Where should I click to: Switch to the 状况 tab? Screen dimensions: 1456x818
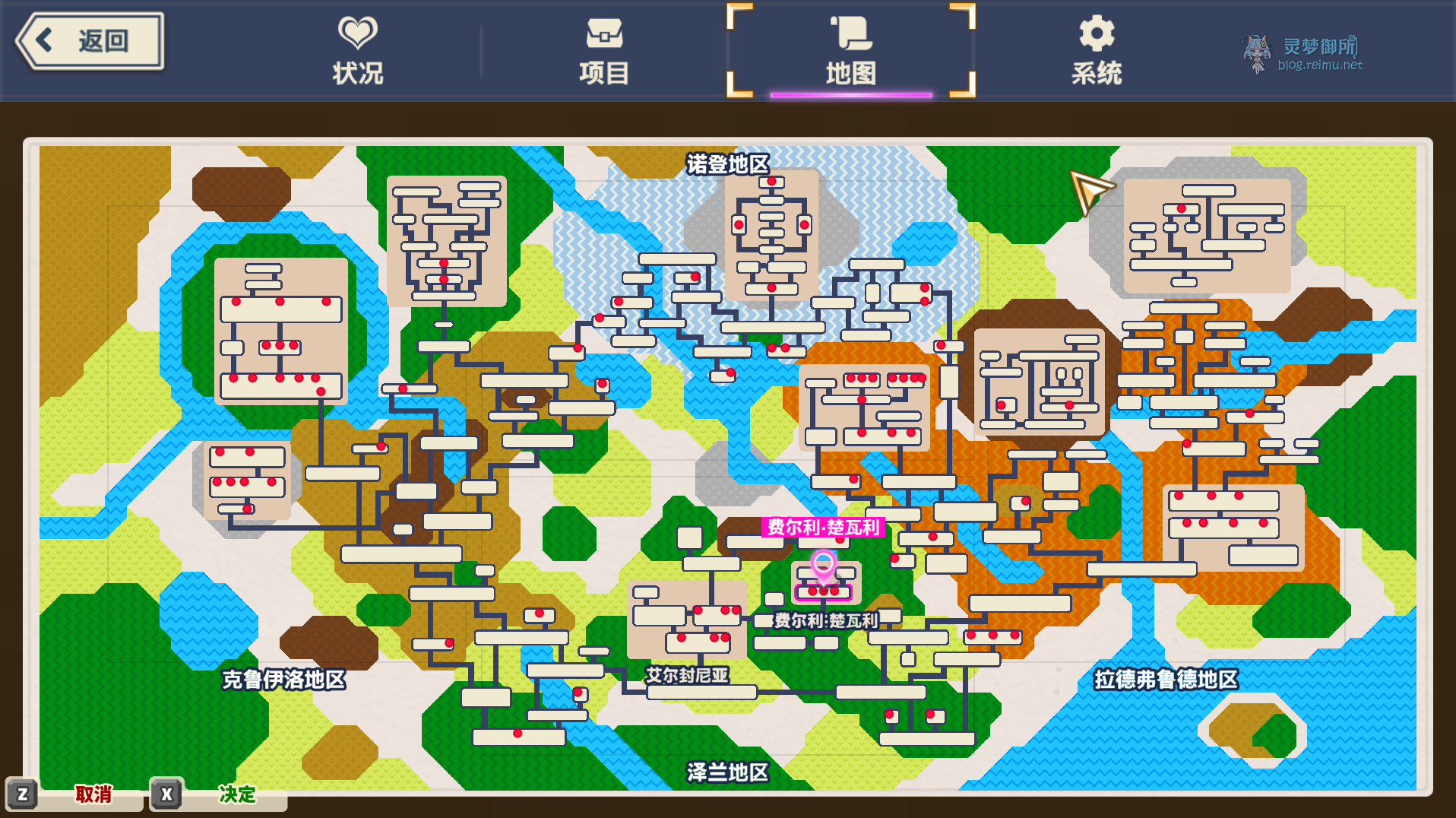[x=357, y=72]
